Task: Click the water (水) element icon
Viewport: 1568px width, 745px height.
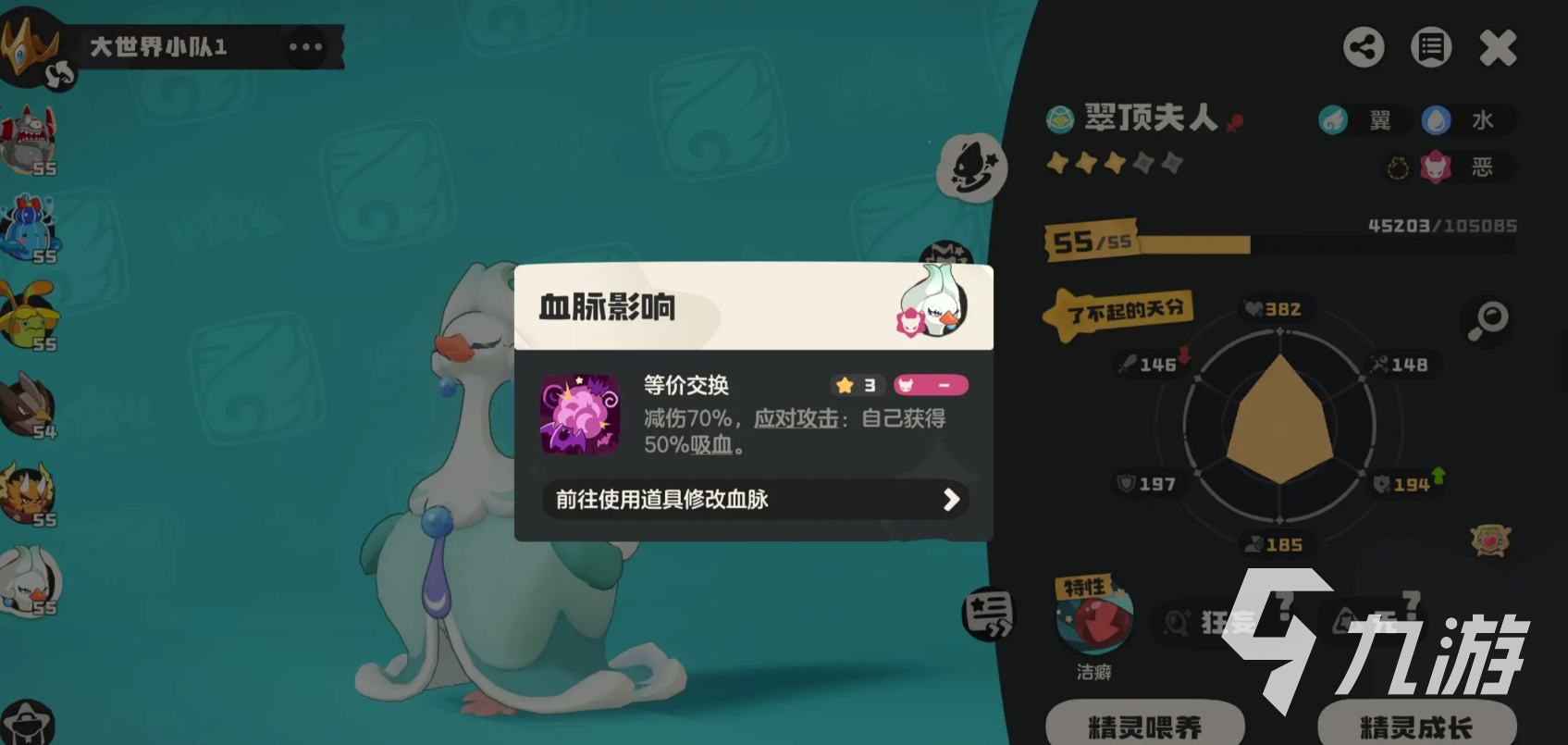Action: [x=1436, y=120]
